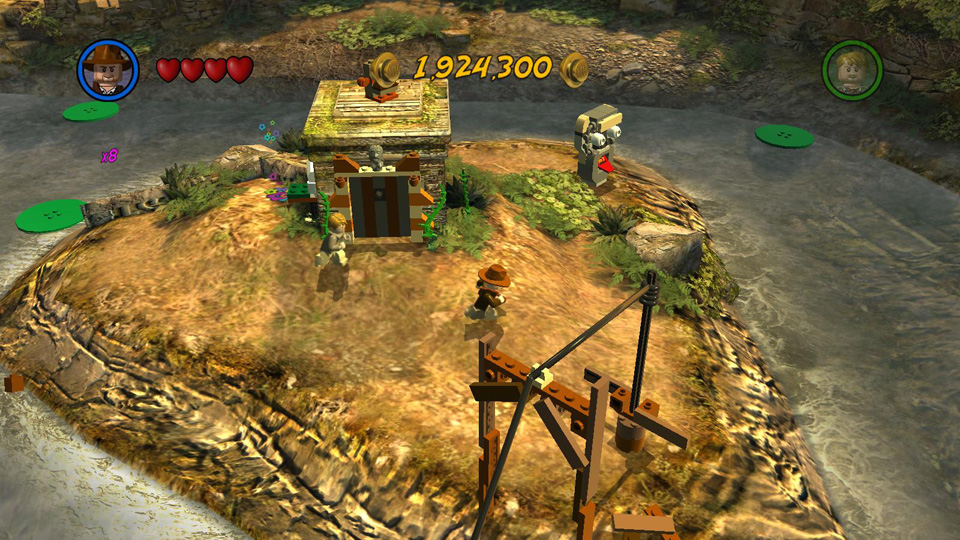Select the Indiana Jones player one portrait
960x540 pixels.
click(107, 70)
